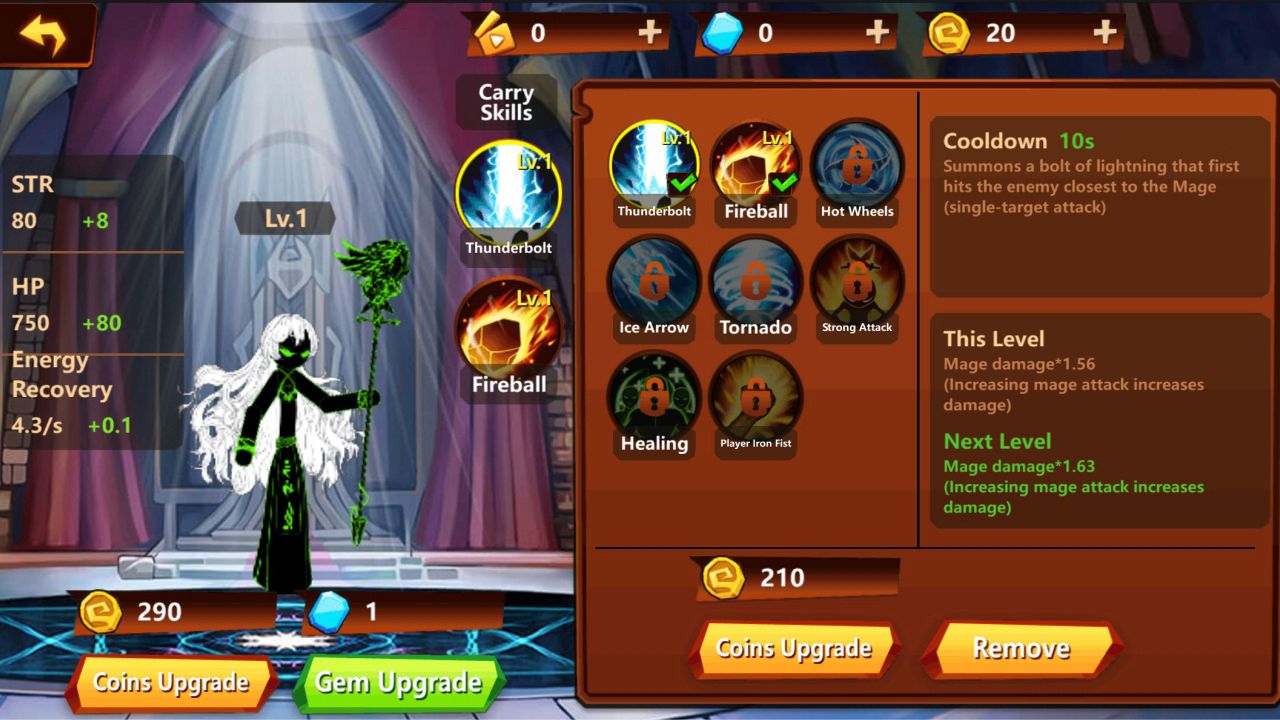The height and width of the screenshot is (720, 1280).
Task: Select the locked Strong Attack skill
Action: 857,282
